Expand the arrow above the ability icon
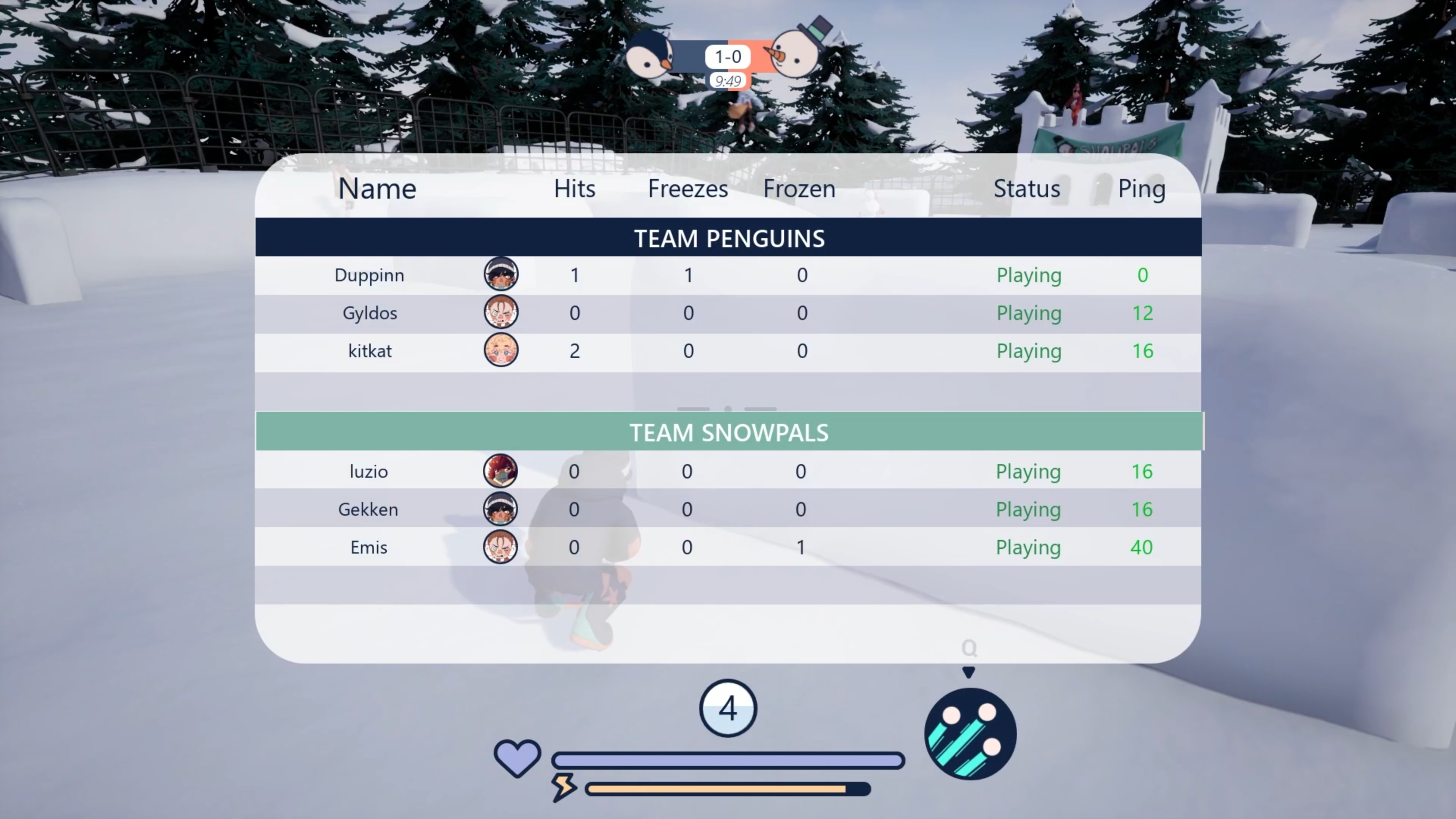 click(x=969, y=672)
